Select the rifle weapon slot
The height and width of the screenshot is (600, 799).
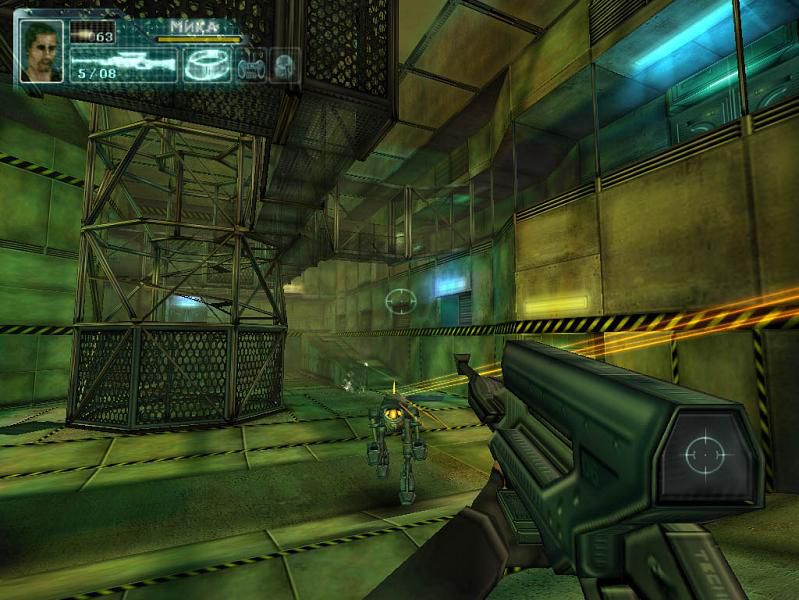coord(122,64)
